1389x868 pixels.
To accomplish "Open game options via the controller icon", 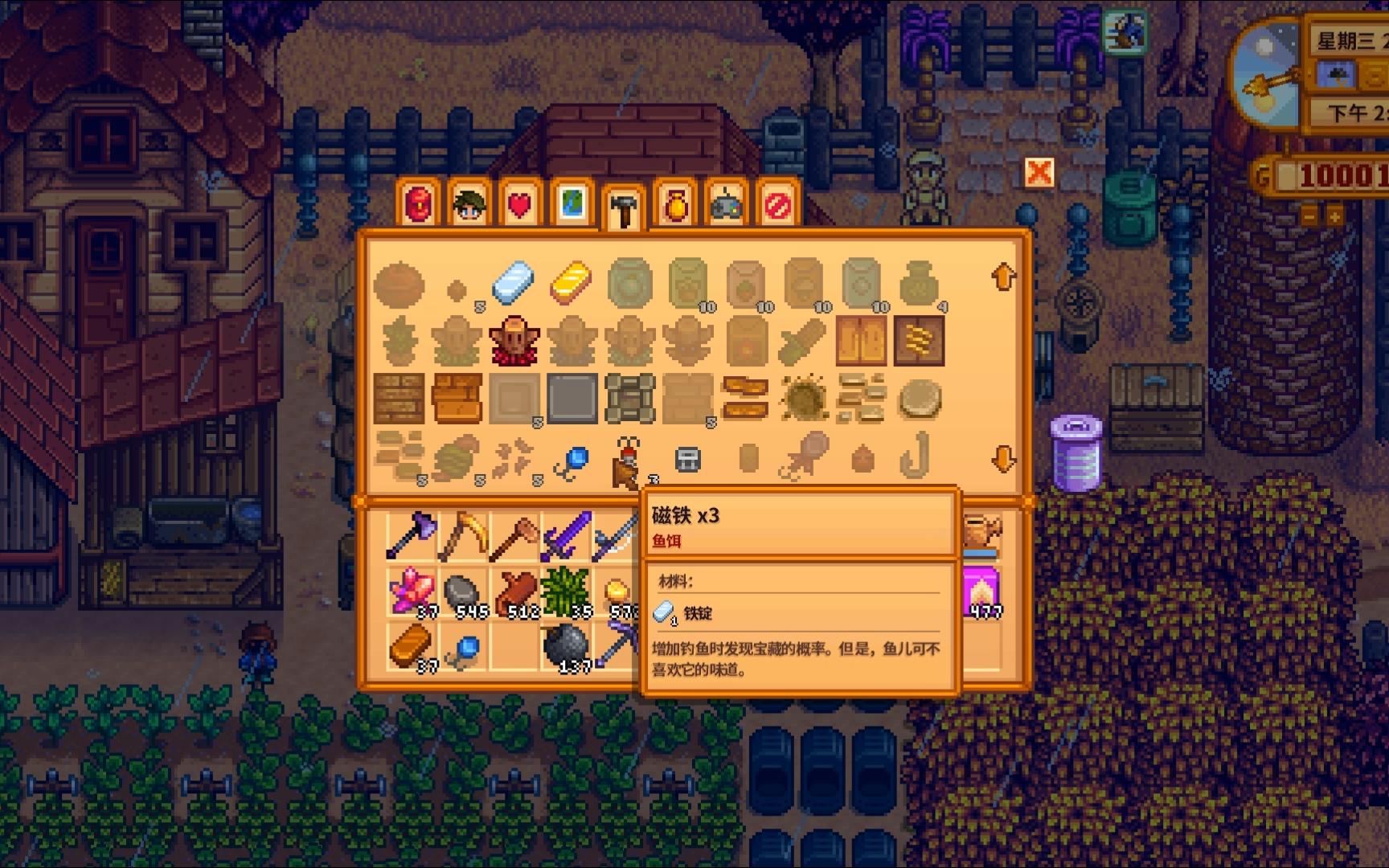I will point(725,206).
